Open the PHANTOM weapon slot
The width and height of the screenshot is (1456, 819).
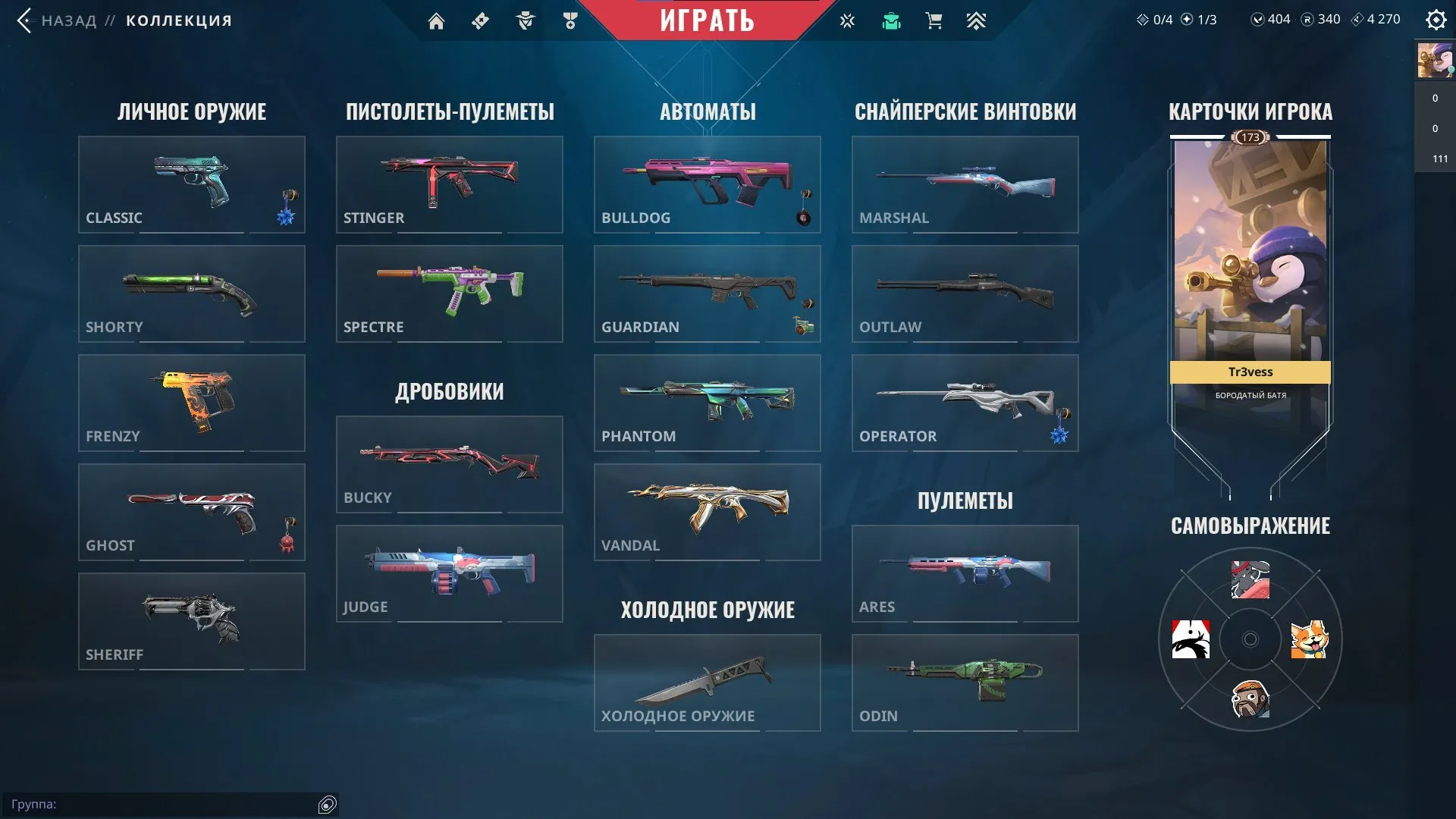pyautogui.click(x=706, y=403)
